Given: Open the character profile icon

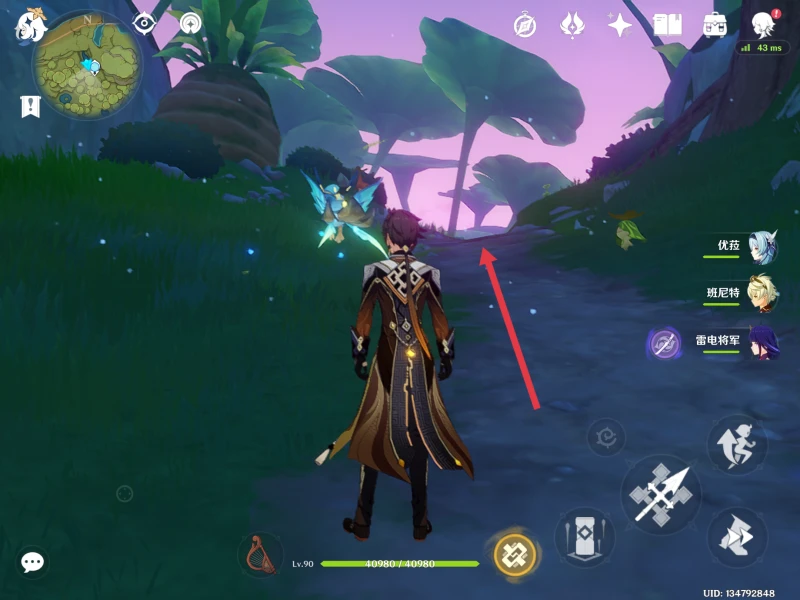Looking at the screenshot, I should pyautogui.click(x=765, y=25).
